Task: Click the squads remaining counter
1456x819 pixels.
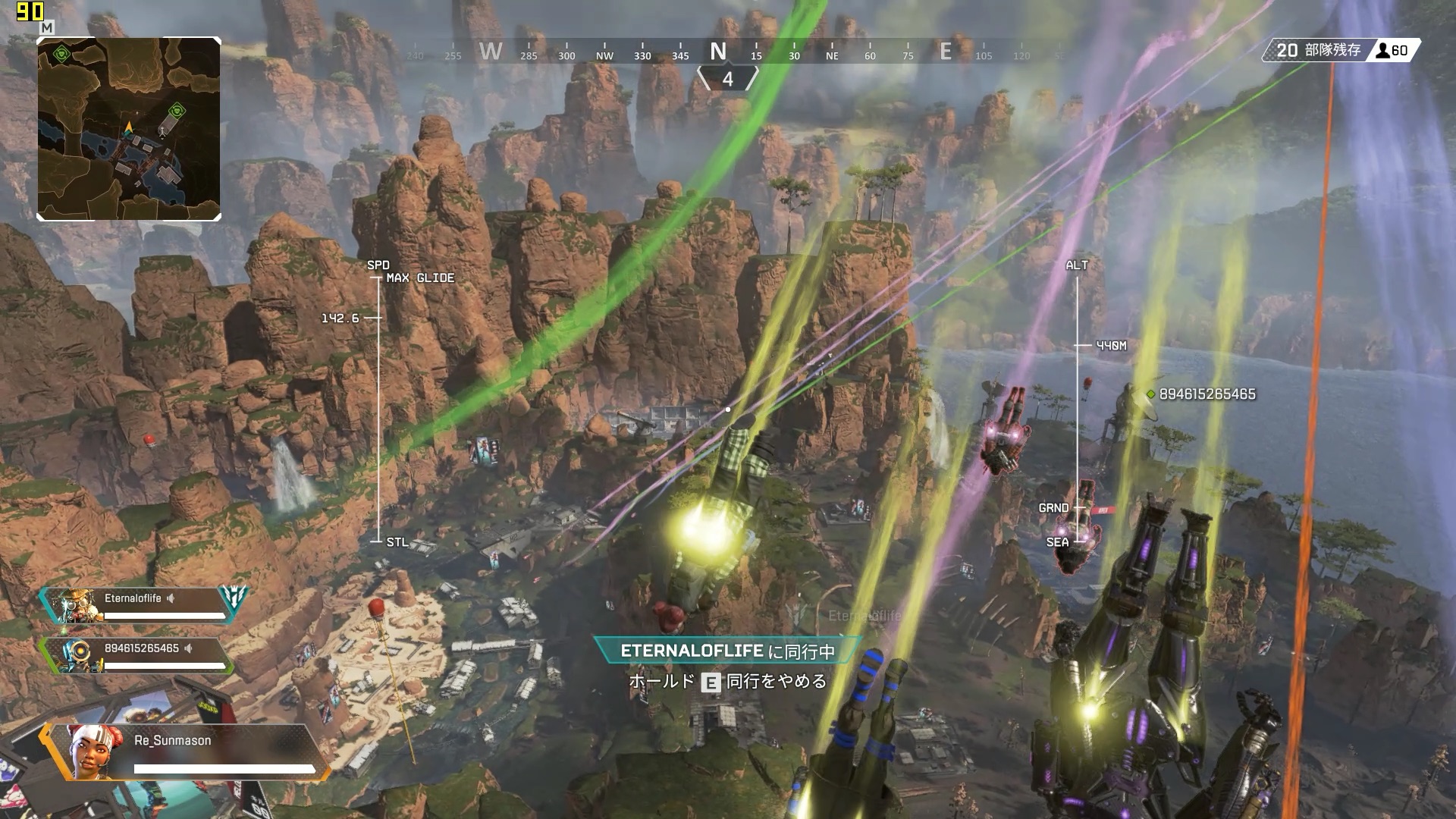Action: [x=1318, y=51]
